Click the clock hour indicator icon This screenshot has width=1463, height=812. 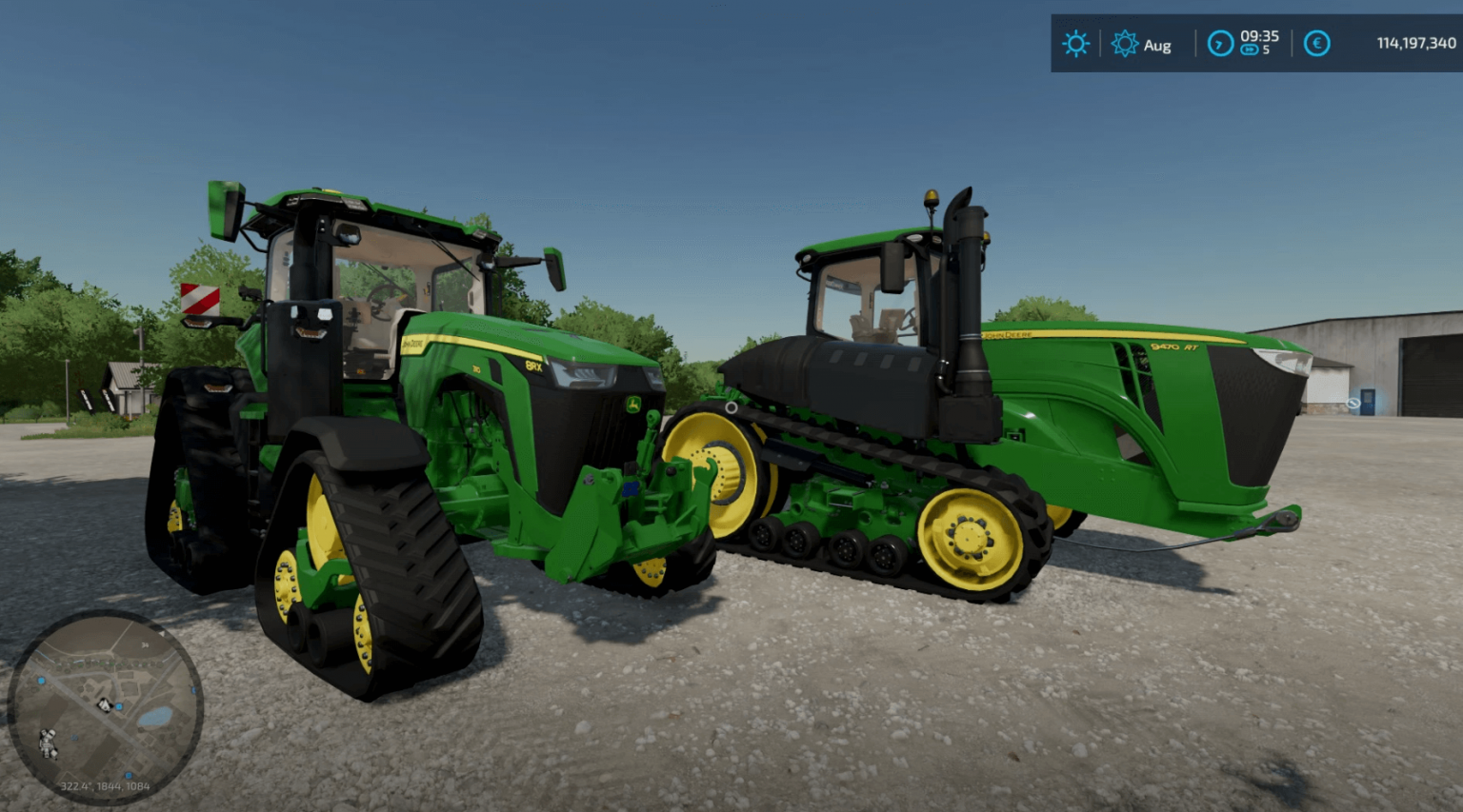[x=1219, y=44]
